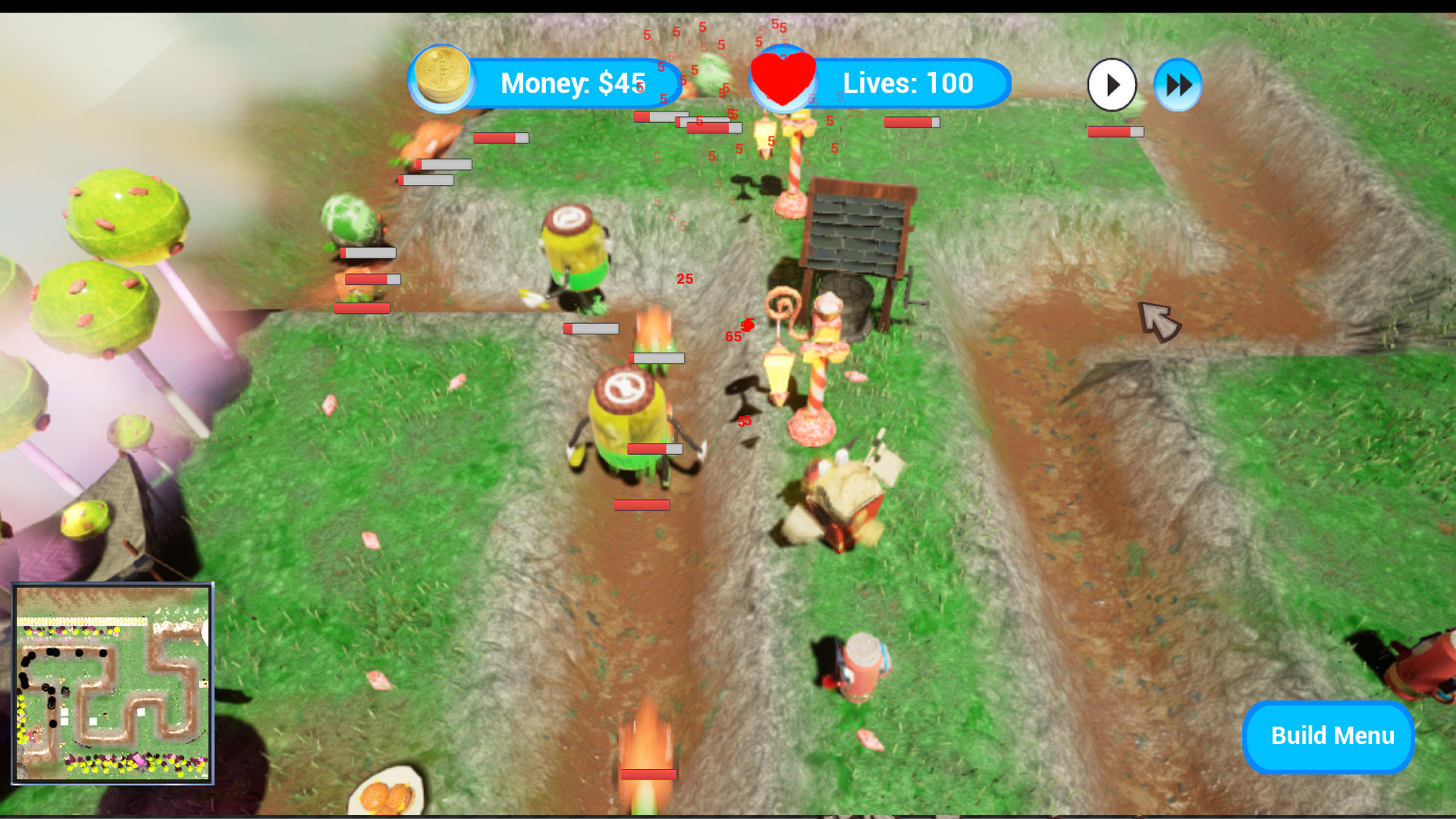Click the red heart lives icon
This screenshot has width=1456, height=819.
(x=783, y=80)
